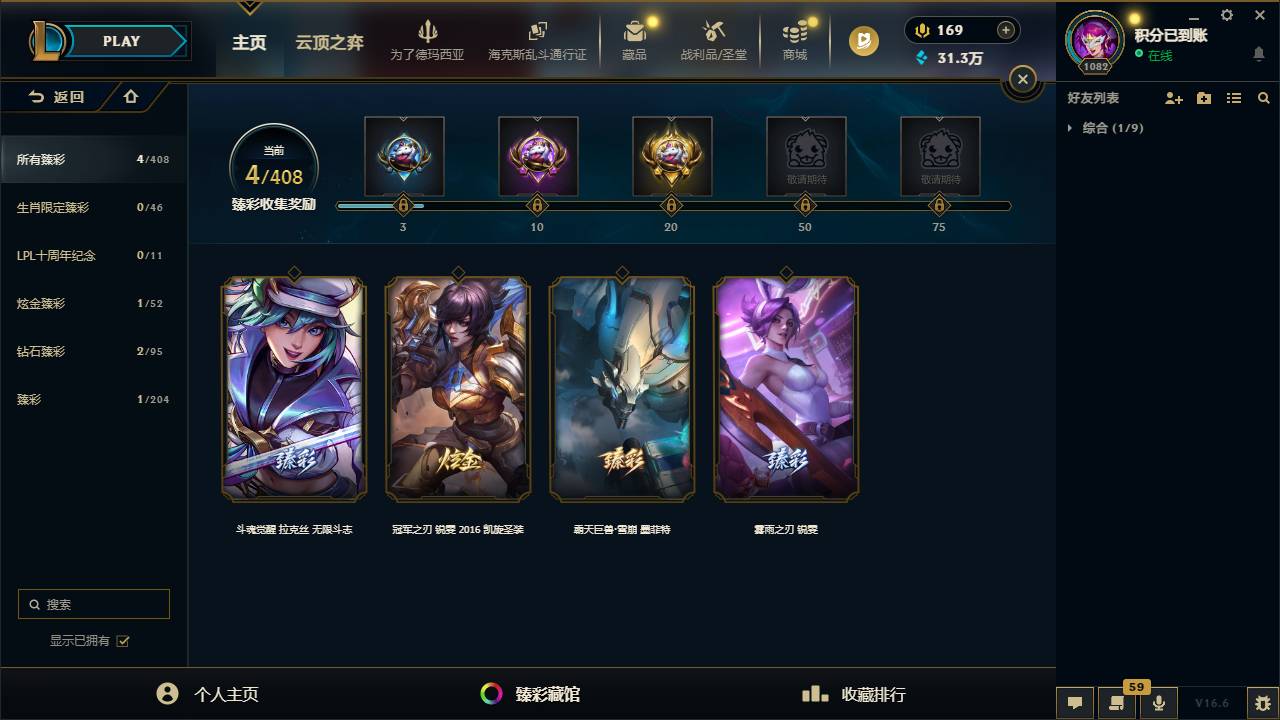Open the 斗魂觉醒 拉克丝 skin card
The width and height of the screenshot is (1280, 720).
click(x=293, y=390)
